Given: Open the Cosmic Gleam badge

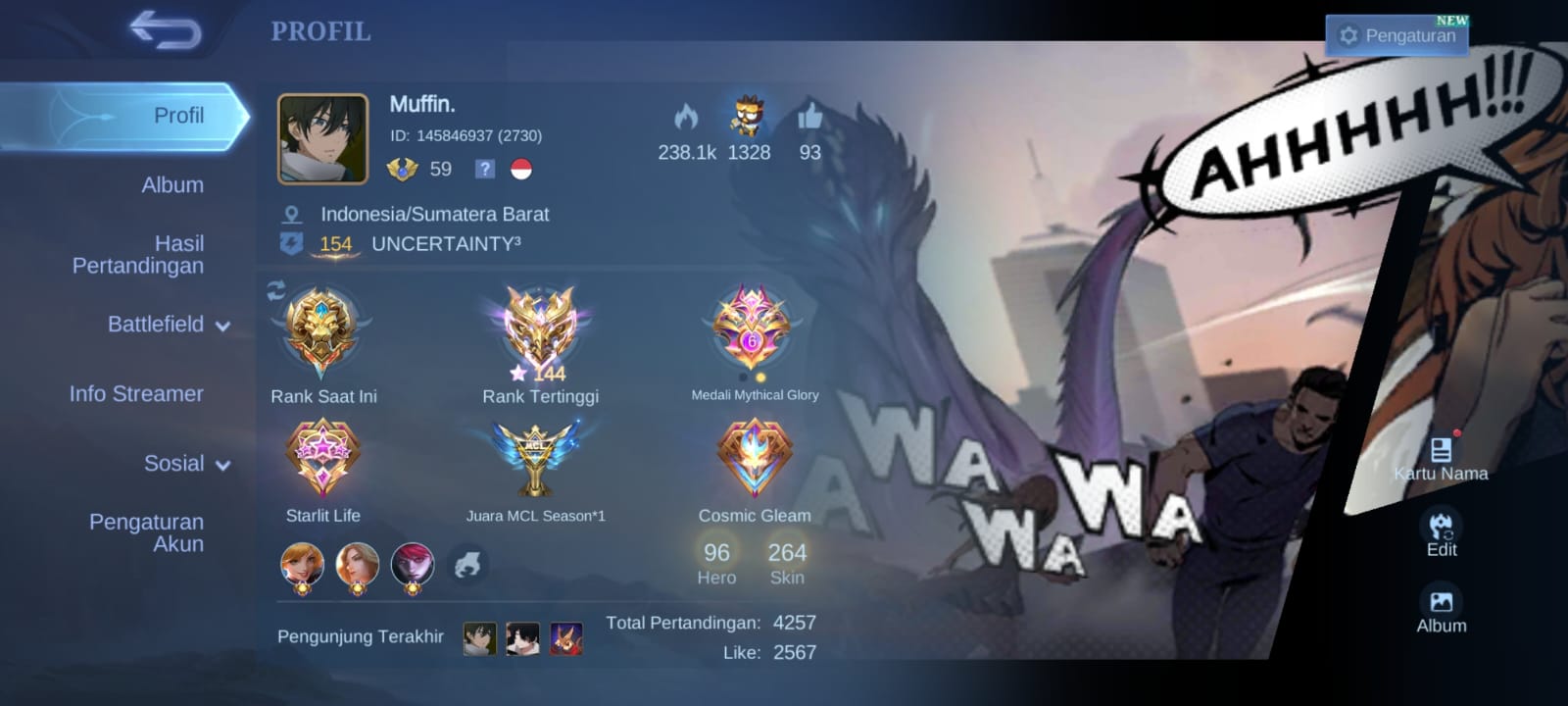Looking at the screenshot, I should (754, 459).
